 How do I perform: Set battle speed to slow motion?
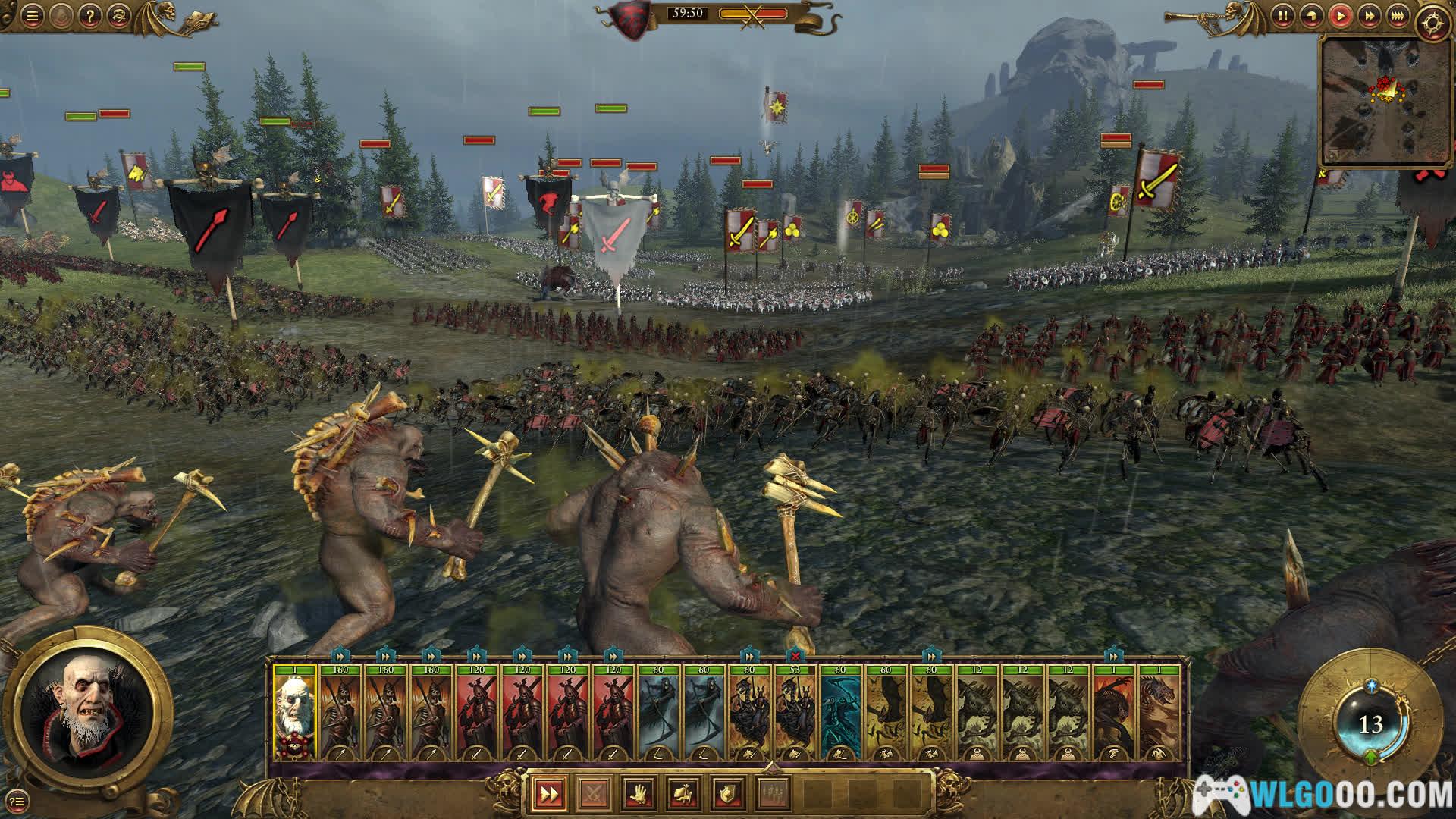[1311, 15]
